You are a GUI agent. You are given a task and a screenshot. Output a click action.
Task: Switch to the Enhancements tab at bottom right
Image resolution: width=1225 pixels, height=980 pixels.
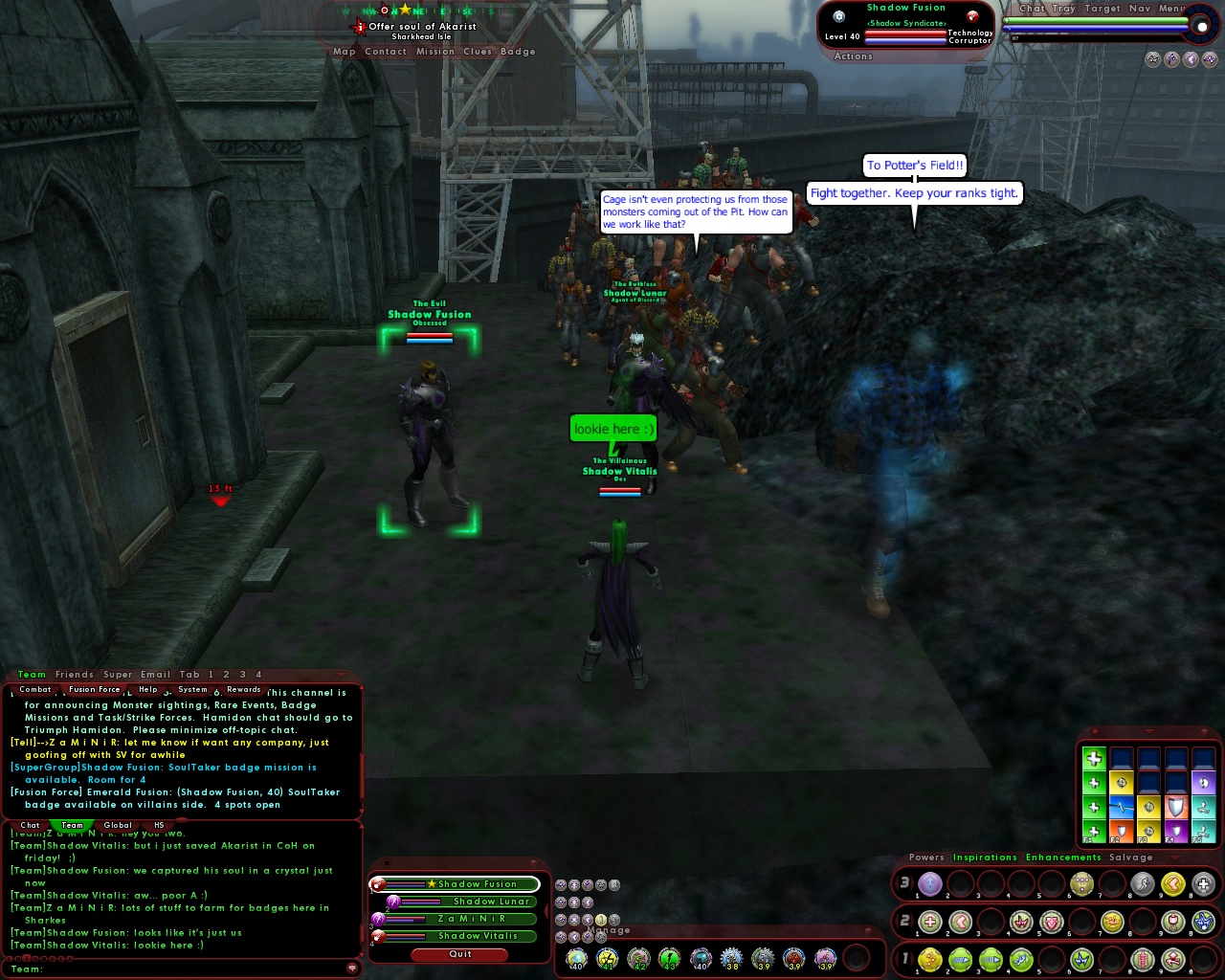click(1063, 857)
